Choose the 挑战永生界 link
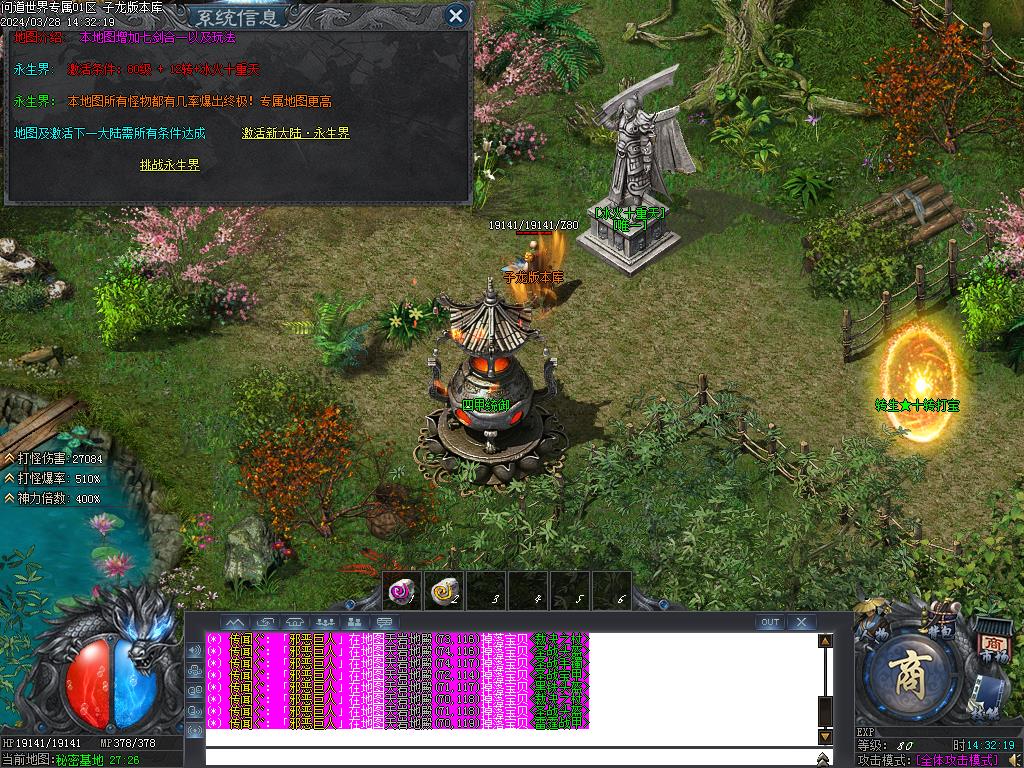Image resolution: width=1024 pixels, height=768 pixels. pos(169,165)
